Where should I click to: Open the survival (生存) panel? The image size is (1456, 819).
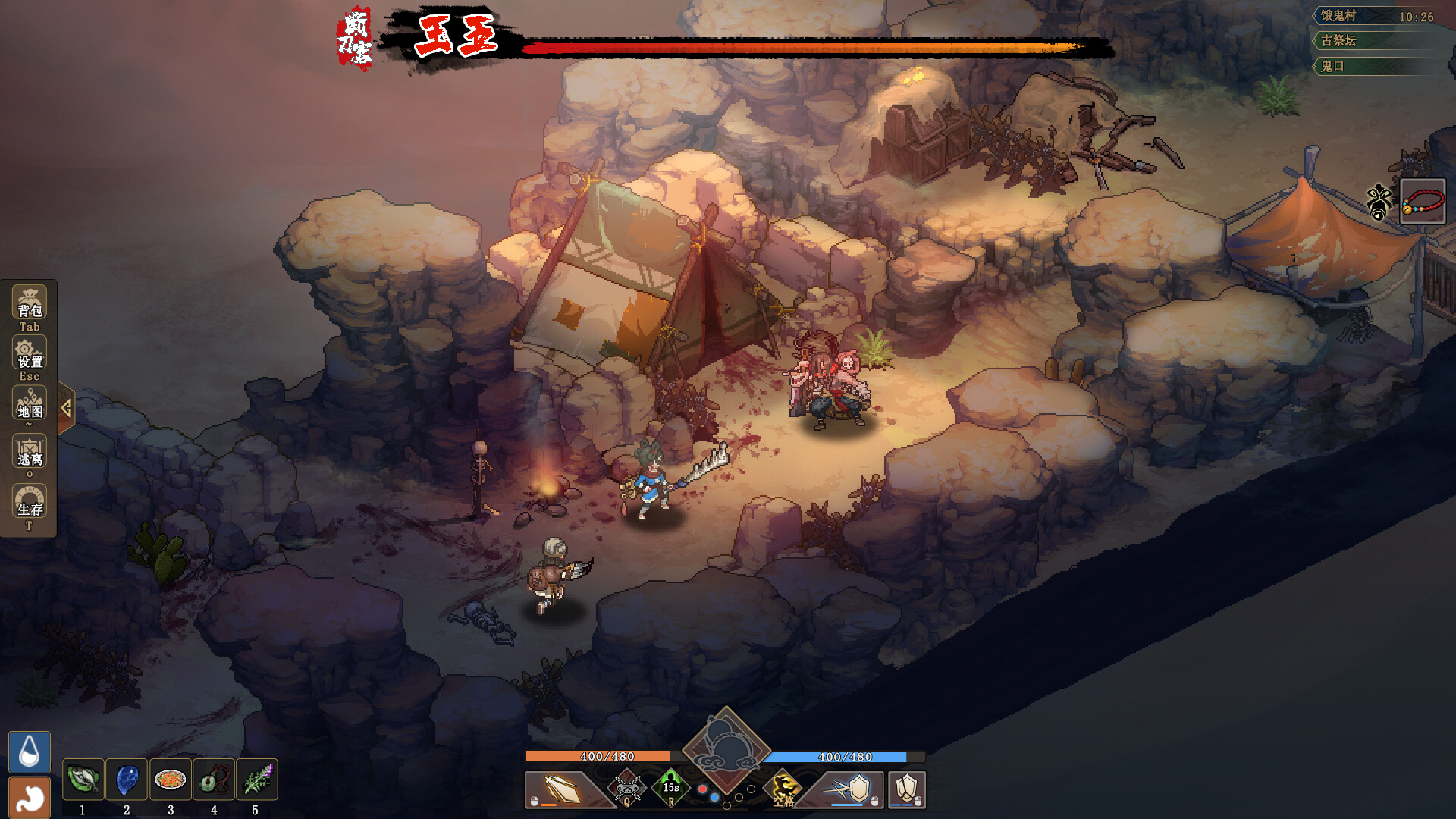30,503
